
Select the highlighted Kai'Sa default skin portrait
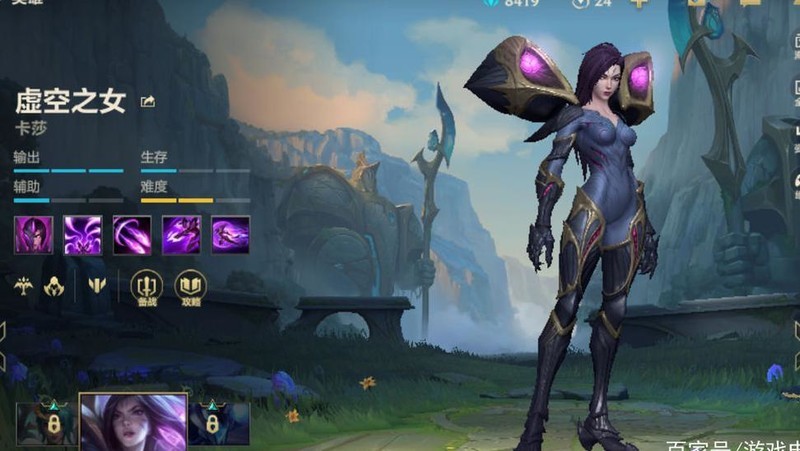pos(133,421)
